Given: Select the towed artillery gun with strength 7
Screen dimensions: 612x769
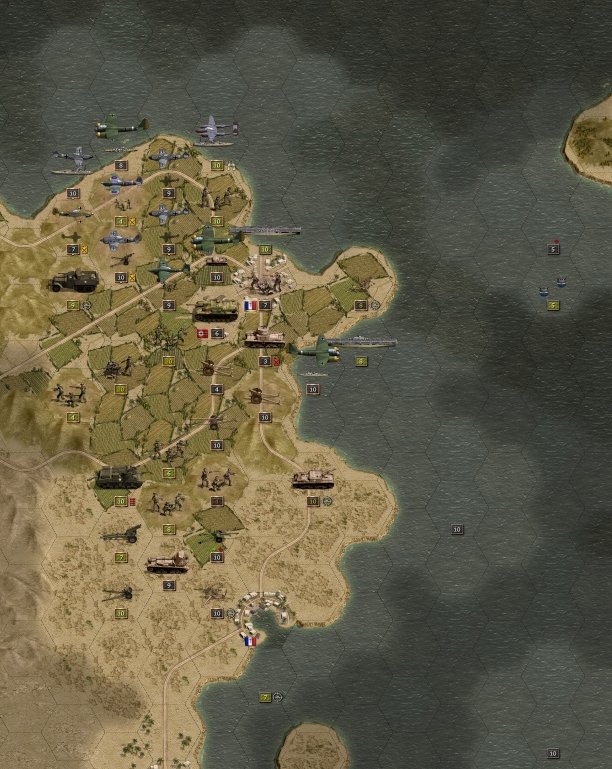Looking at the screenshot, I should point(120,535).
